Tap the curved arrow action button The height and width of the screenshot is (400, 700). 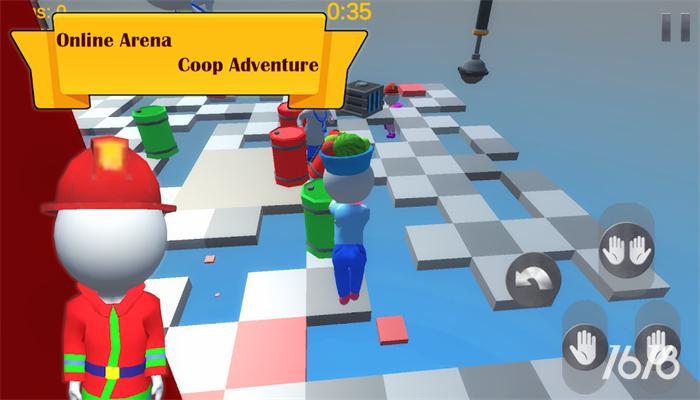click(x=534, y=281)
